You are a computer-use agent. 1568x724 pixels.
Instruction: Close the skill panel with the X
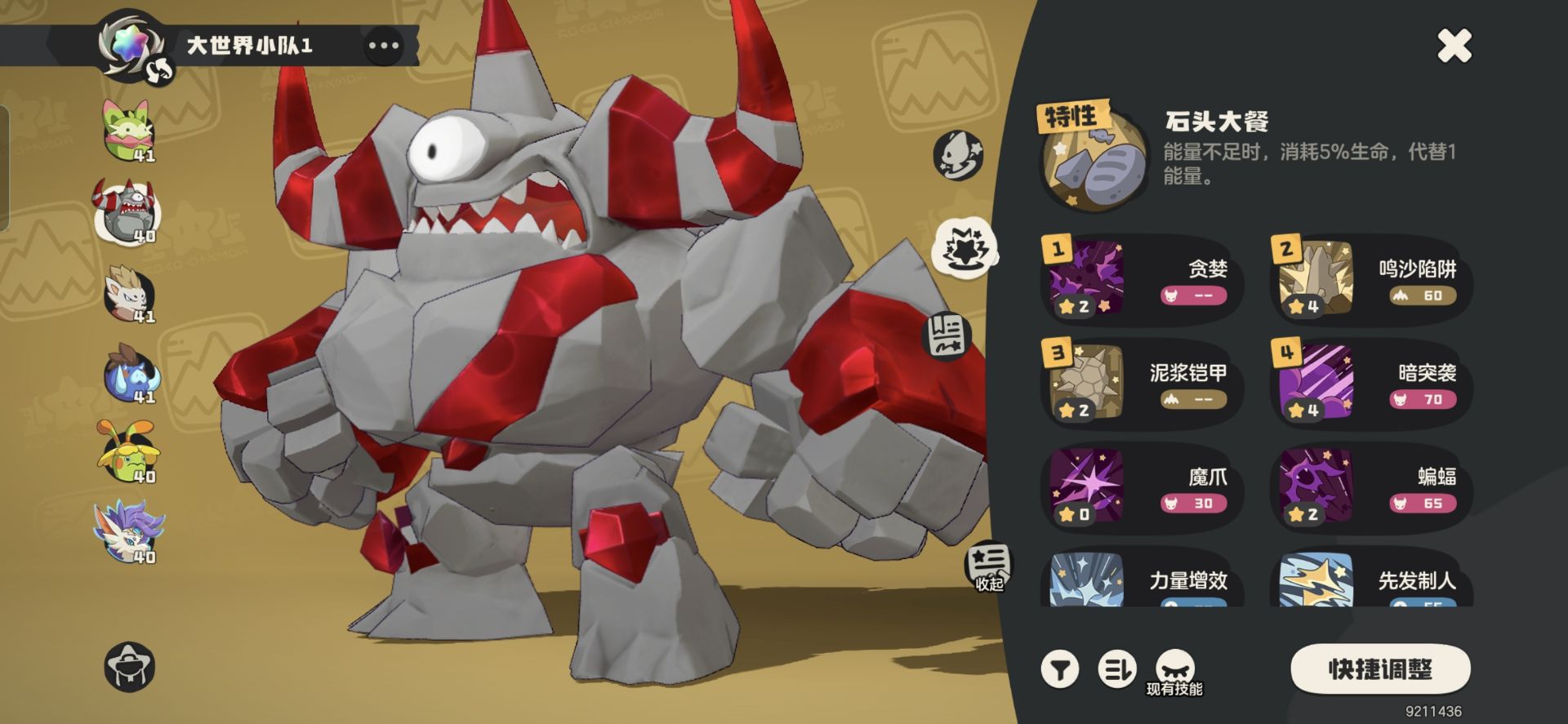click(1454, 46)
